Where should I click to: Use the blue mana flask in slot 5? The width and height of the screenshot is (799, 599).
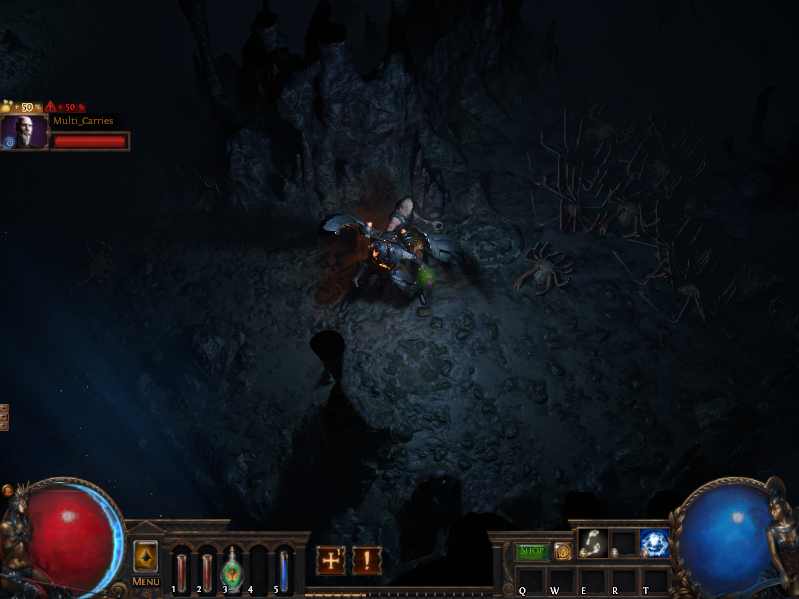coord(283,568)
